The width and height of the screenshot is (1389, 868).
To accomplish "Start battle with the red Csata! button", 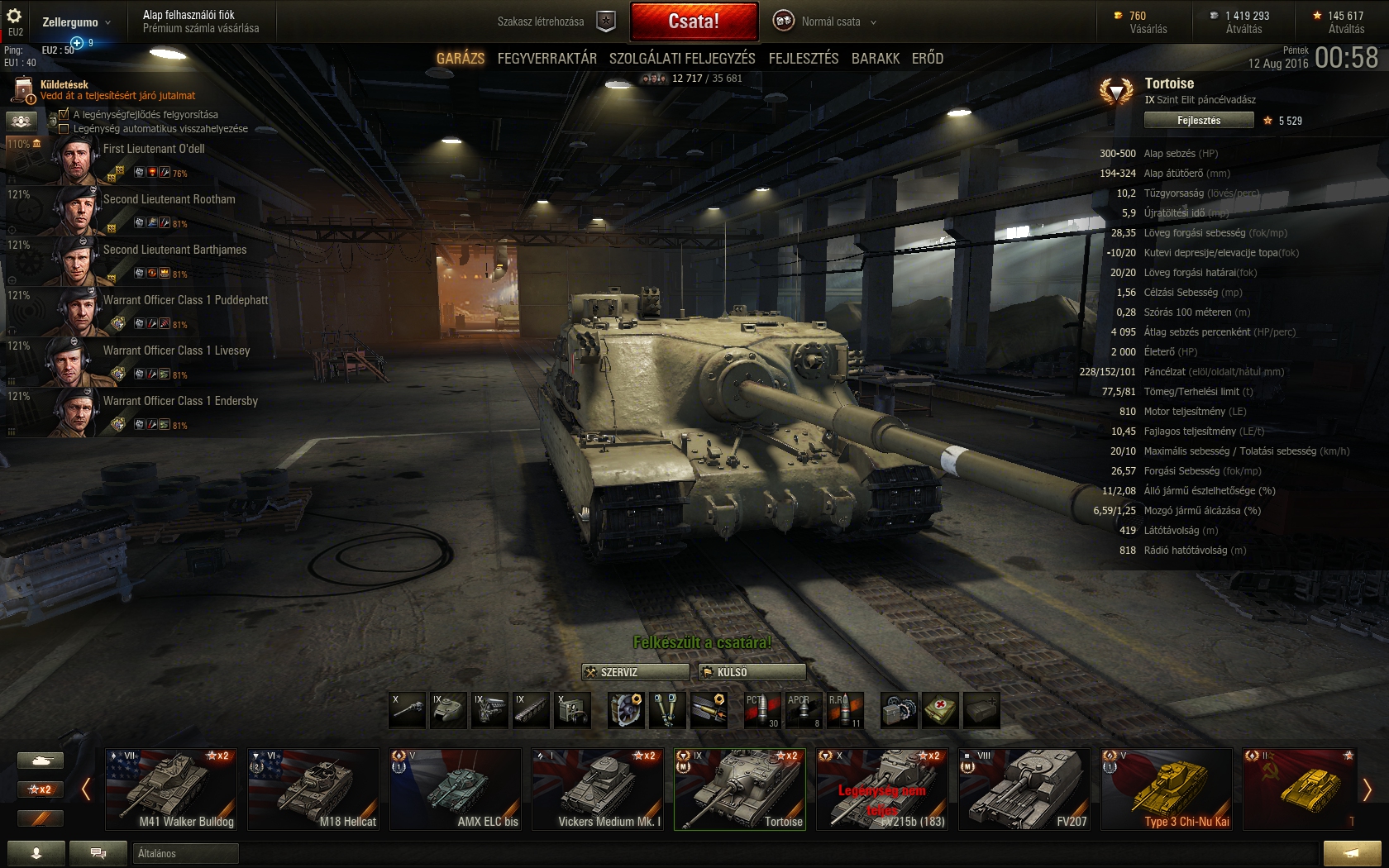I will pos(694,21).
